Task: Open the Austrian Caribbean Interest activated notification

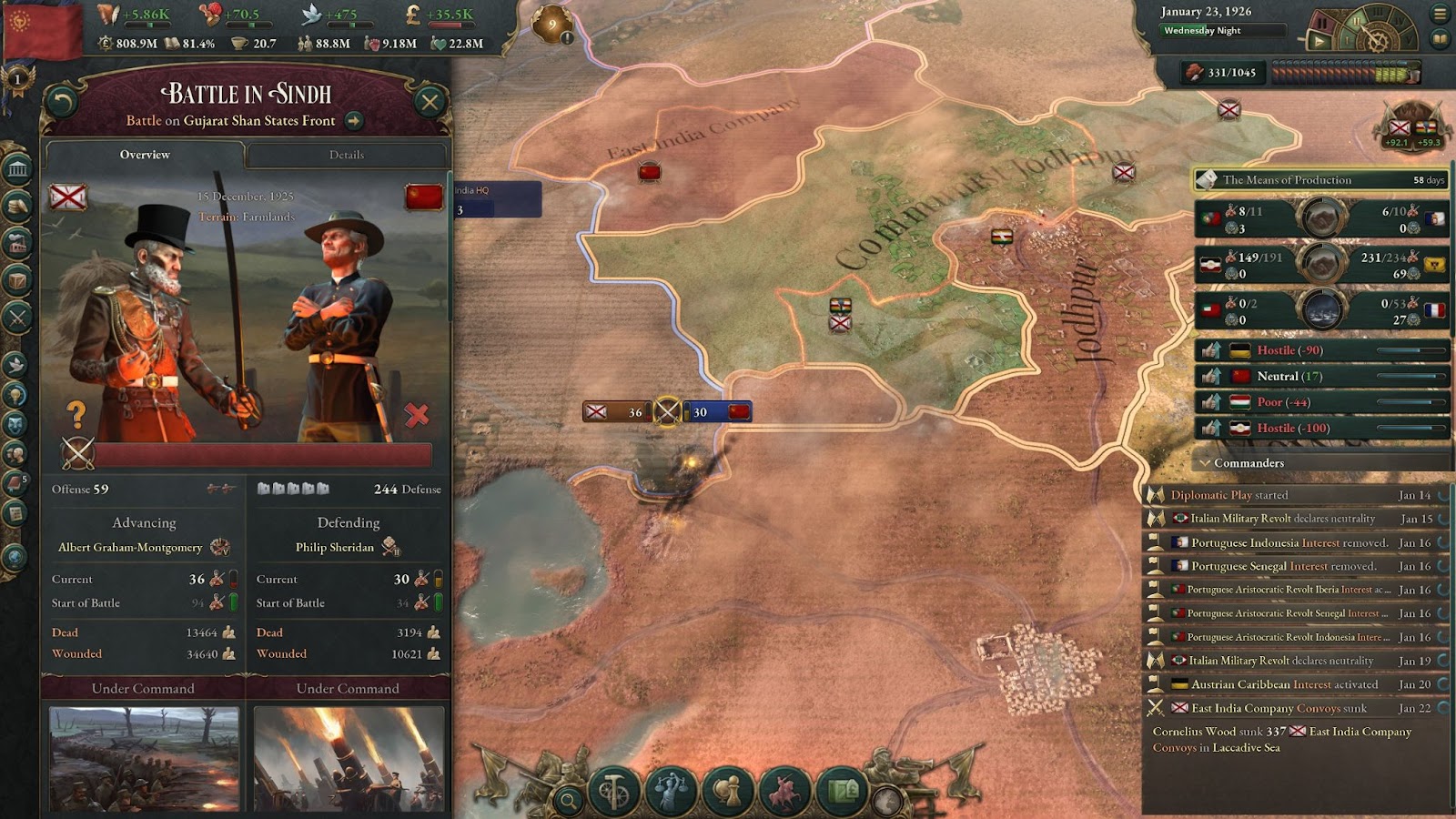Action: [1284, 684]
